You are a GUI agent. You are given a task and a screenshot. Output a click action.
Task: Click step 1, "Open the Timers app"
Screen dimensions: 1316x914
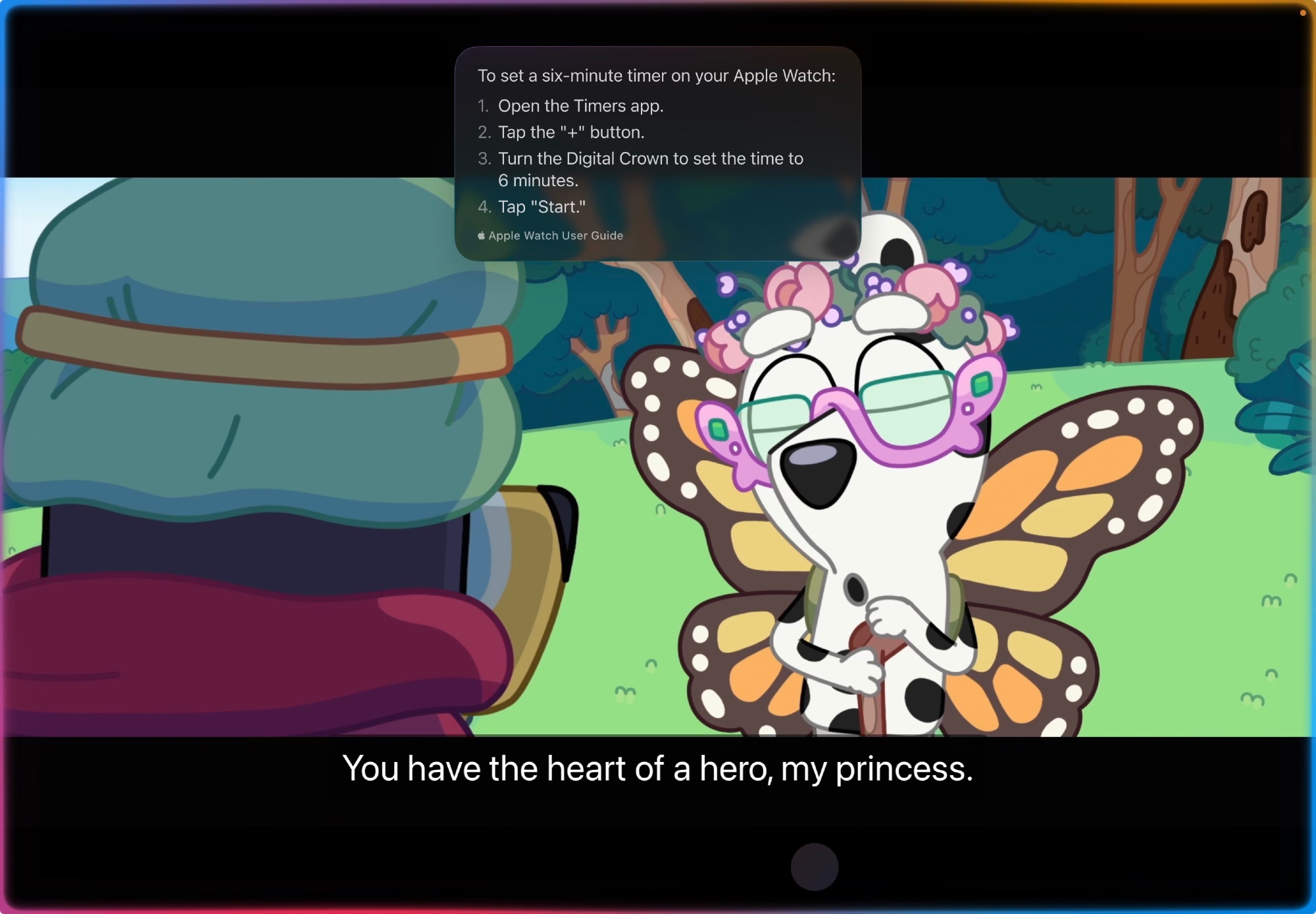[580, 105]
